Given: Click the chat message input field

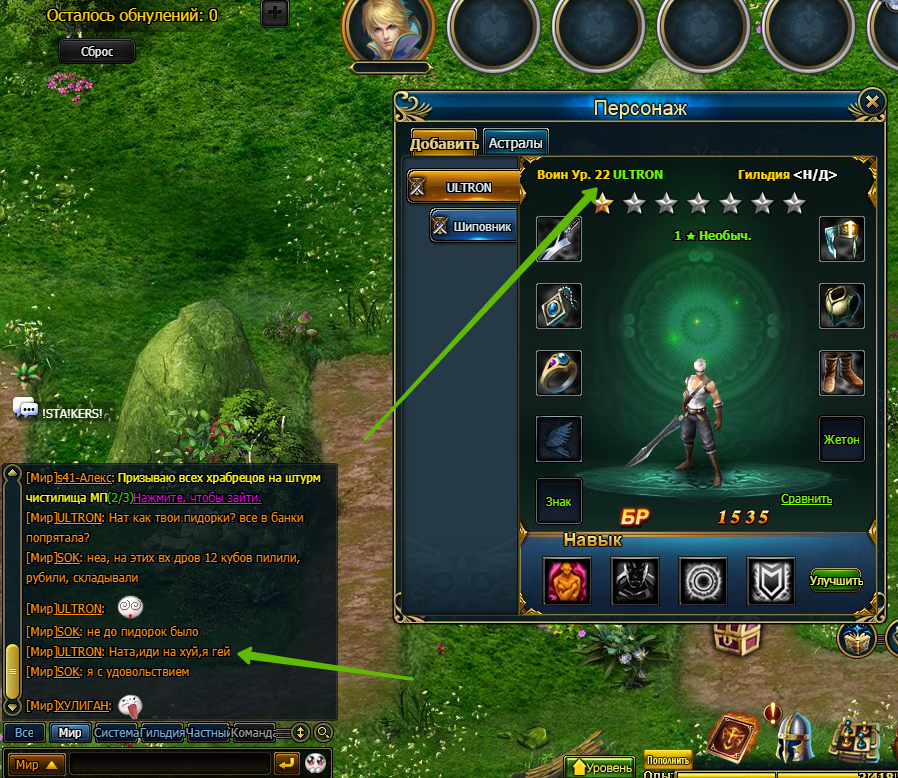Looking at the screenshot, I should (x=170, y=764).
